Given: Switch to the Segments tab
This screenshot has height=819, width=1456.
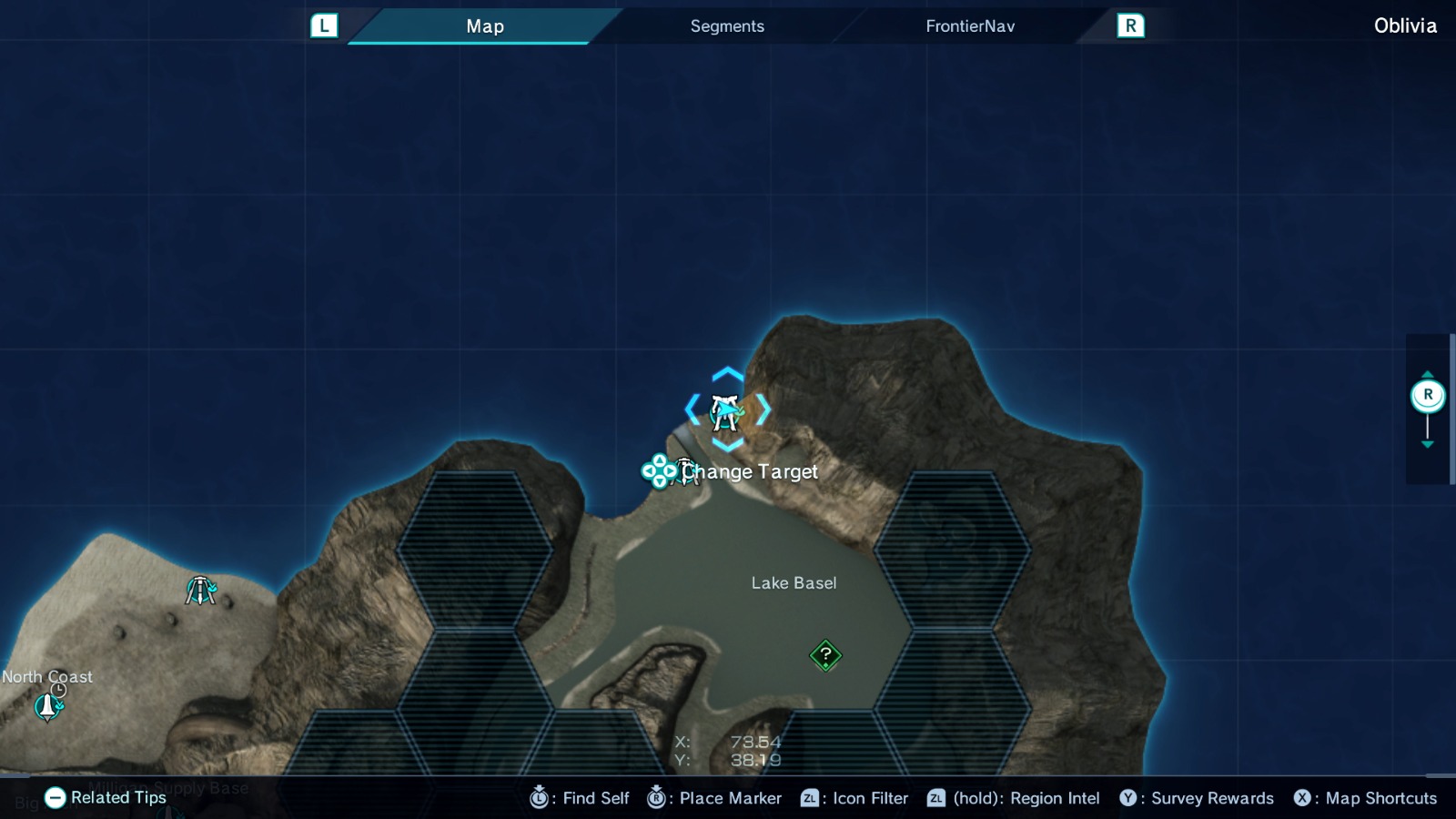Looking at the screenshot, I should click(726, 25).
